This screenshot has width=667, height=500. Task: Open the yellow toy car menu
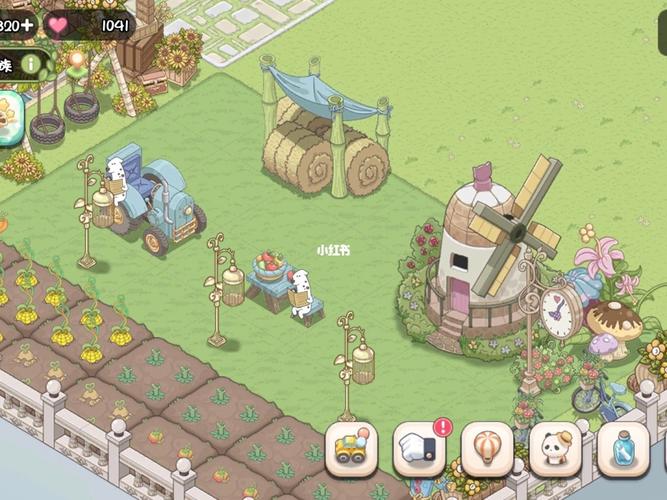coord(352,449)
